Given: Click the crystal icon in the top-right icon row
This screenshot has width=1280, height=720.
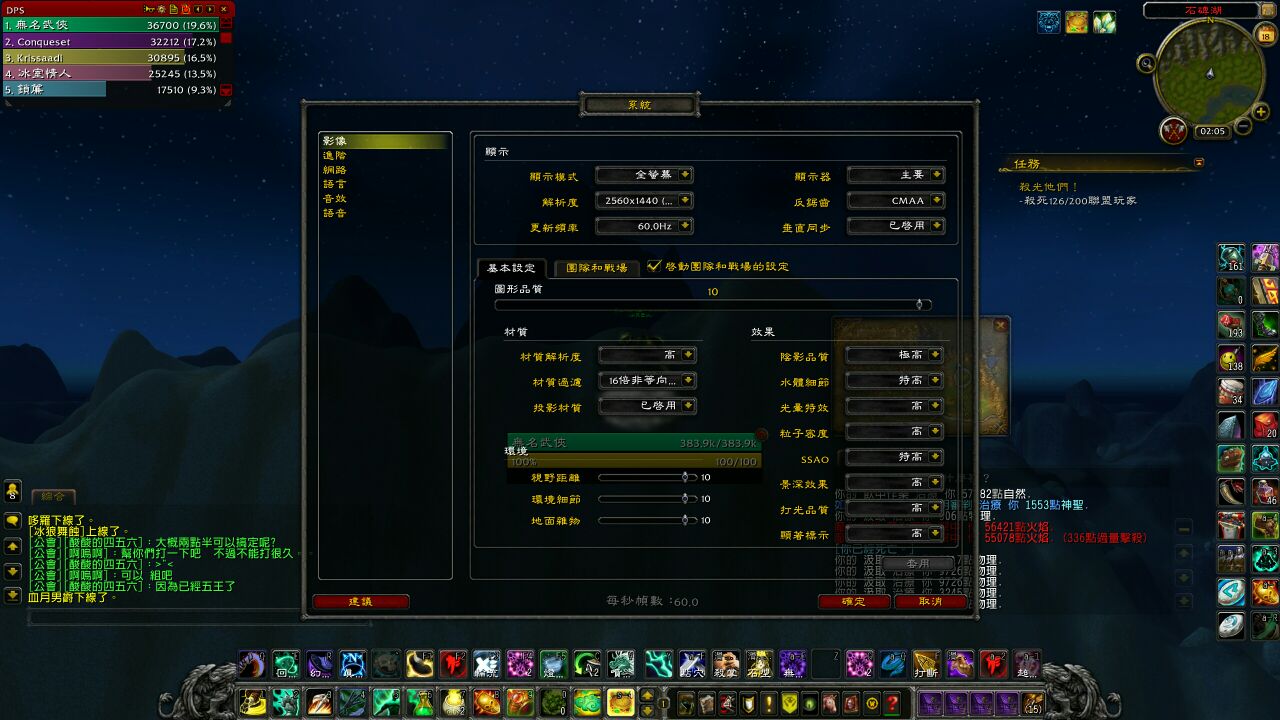Looking at the screenshot, I should click(1104, 22).
